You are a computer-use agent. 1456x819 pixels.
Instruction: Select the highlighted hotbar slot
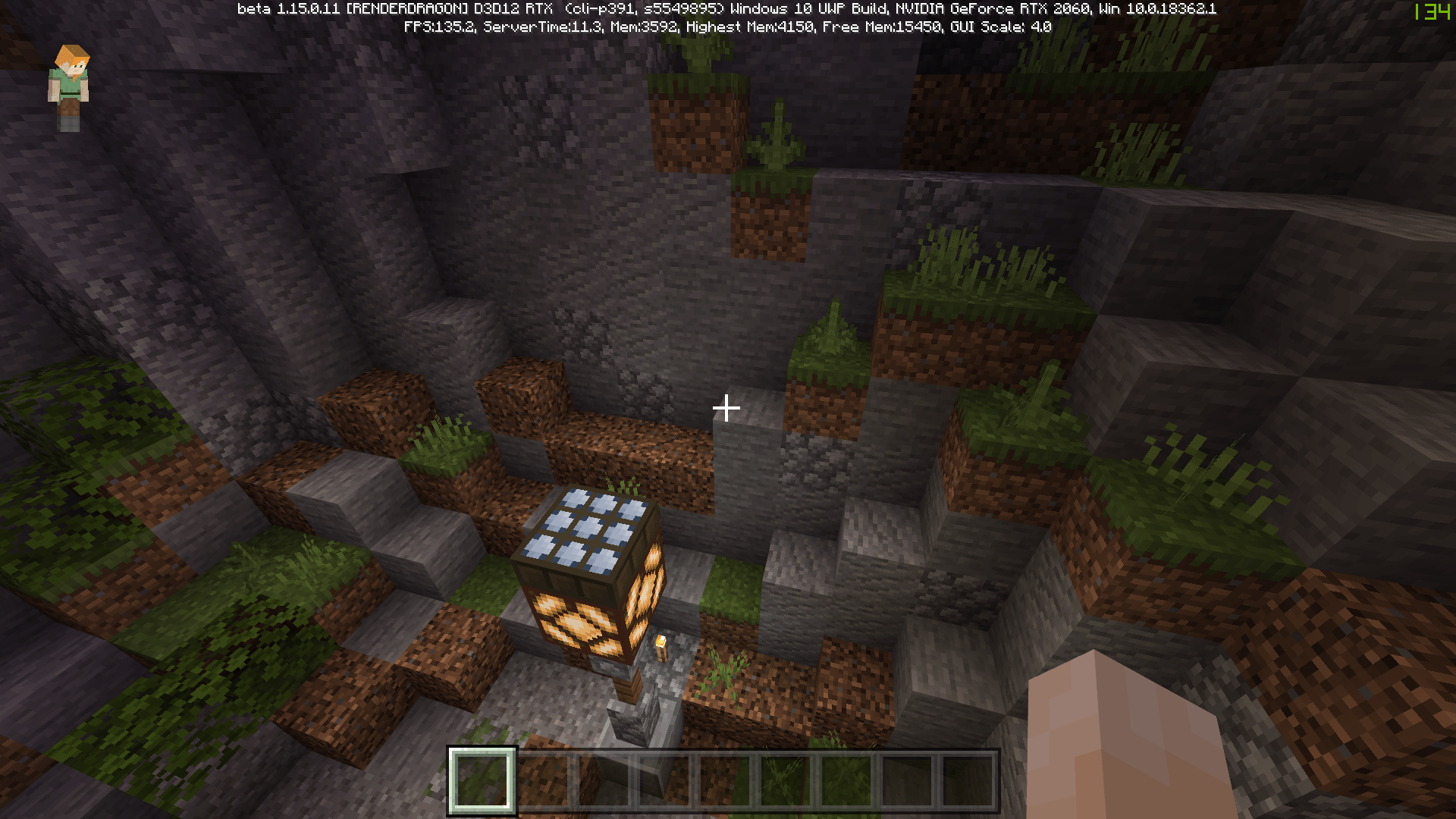482,781
